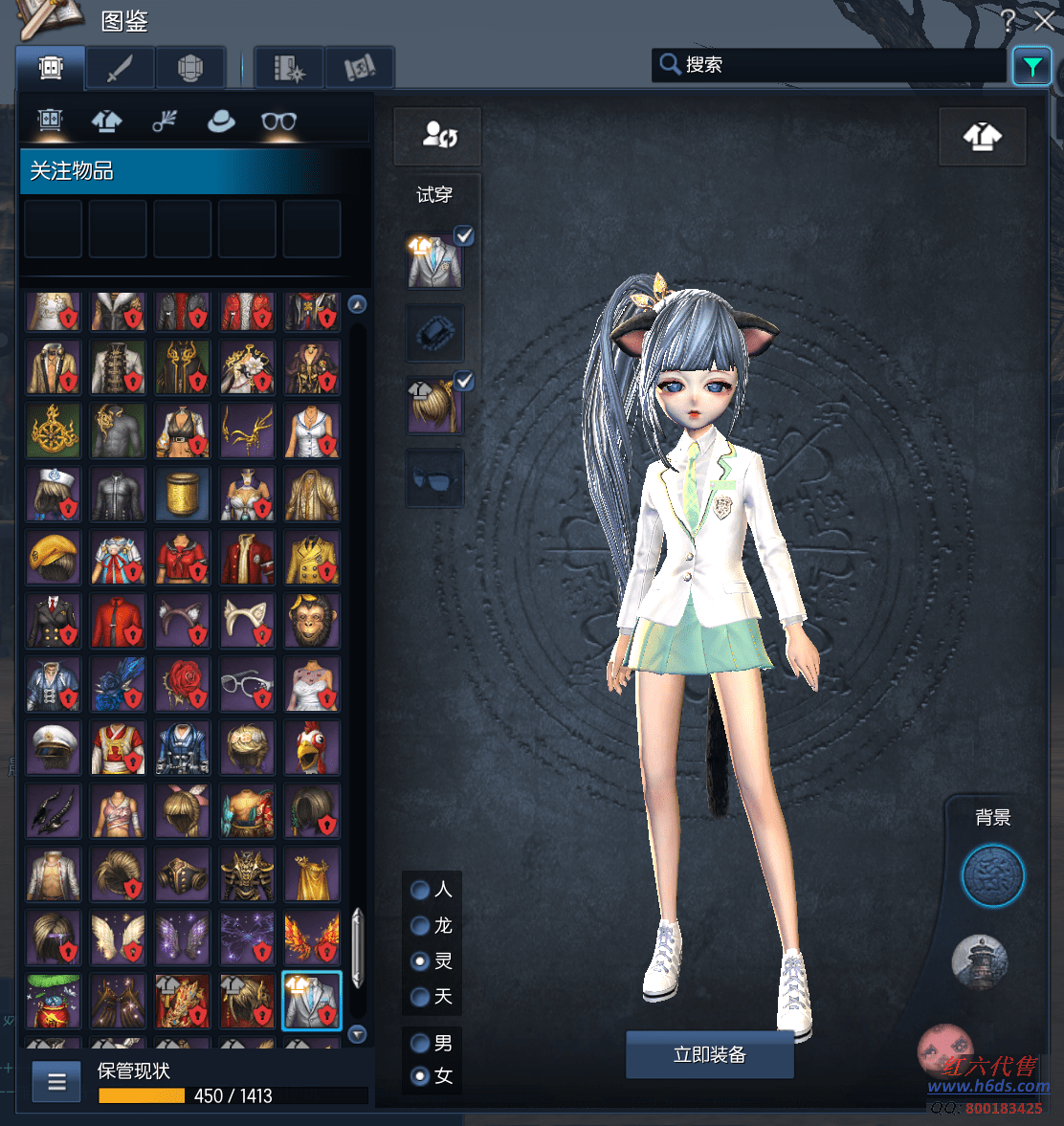The width and height of the screenshot is (1064, 1126).
Task: Open the question mark help
Action: pos(1008,20)
